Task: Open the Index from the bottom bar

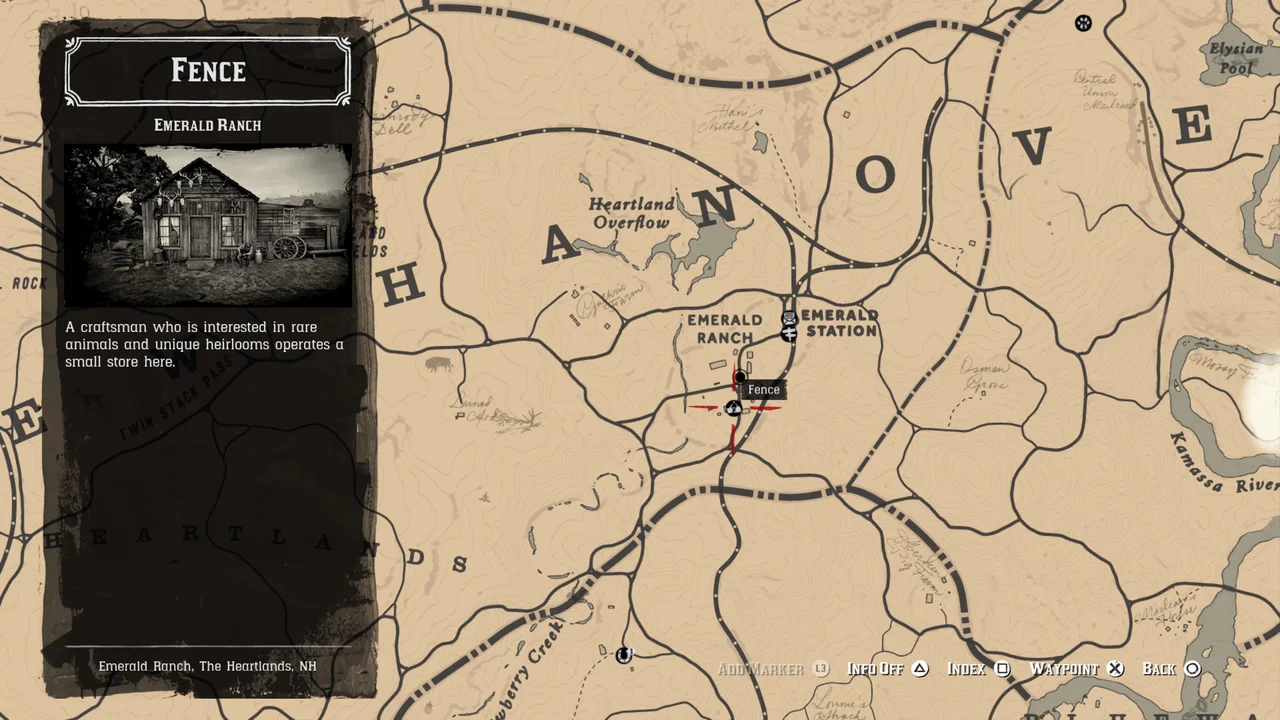Action: click(x=965, y=668)
